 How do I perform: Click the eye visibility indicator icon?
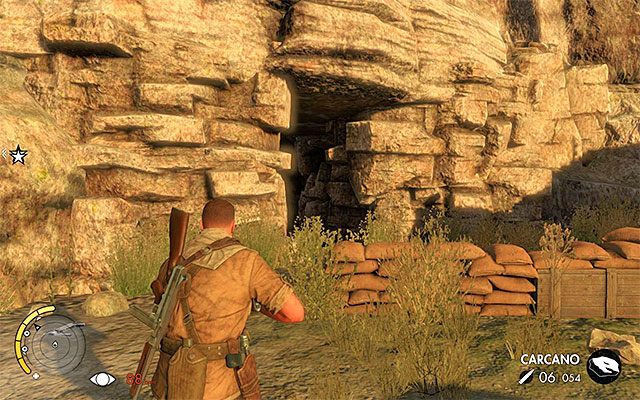101,379
